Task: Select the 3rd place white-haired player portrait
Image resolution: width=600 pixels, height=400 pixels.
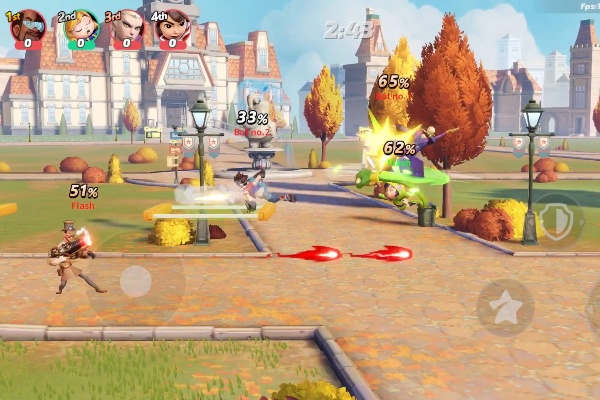Action: click(x=126, y=27)
